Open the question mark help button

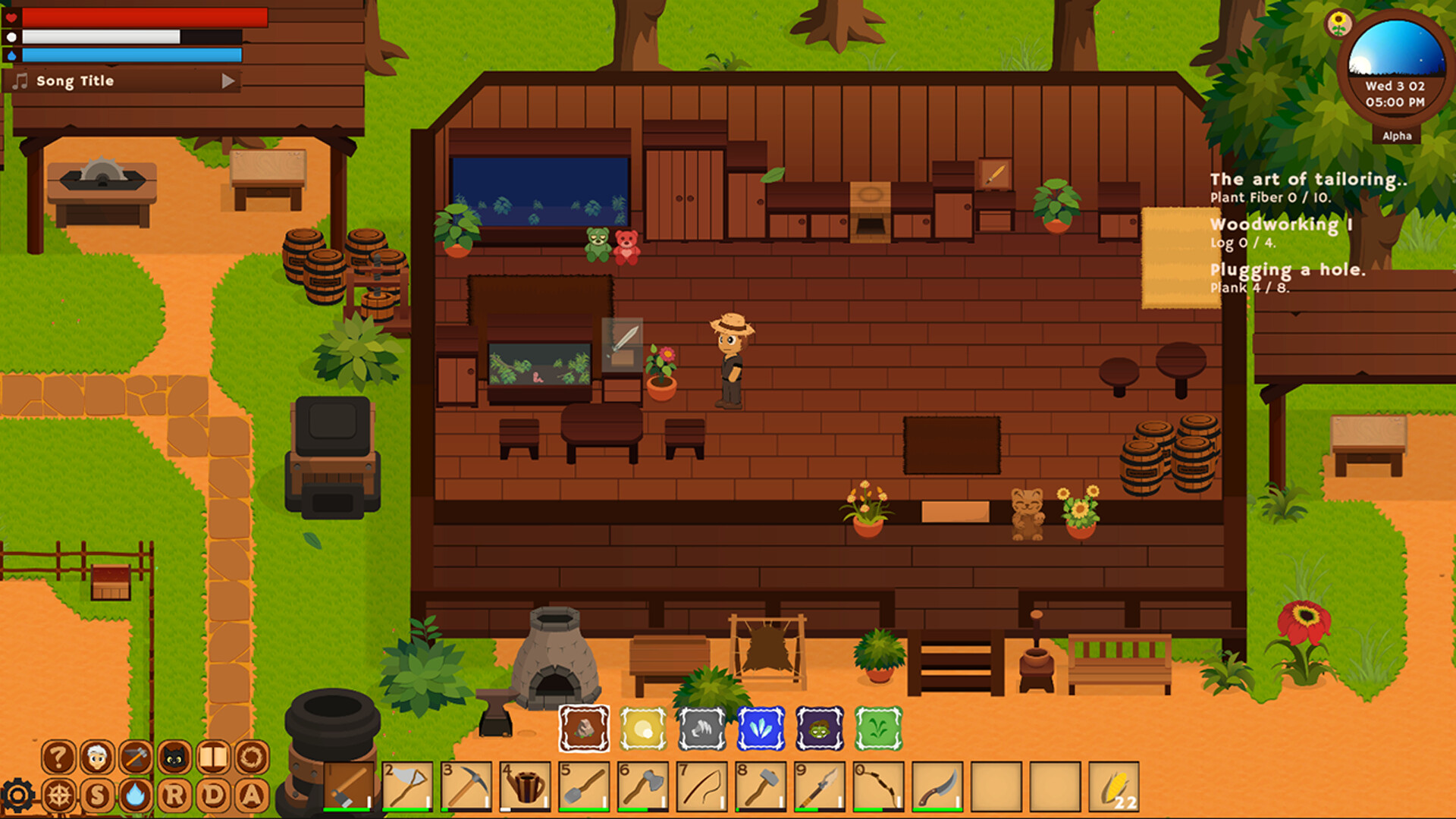[58, 757]
